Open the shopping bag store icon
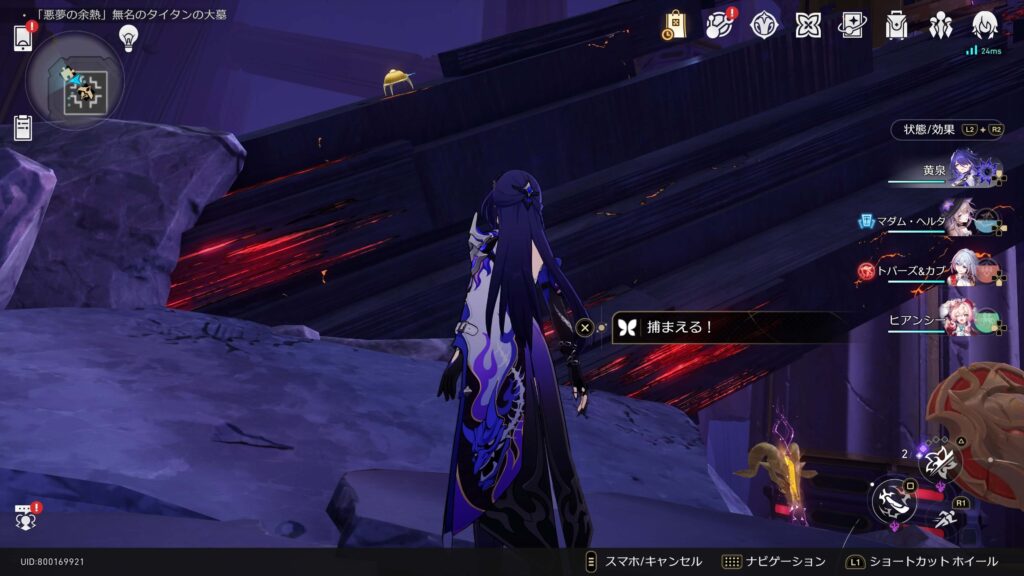Viewport: 1024px width, 576px height. (x=675, y=25)
